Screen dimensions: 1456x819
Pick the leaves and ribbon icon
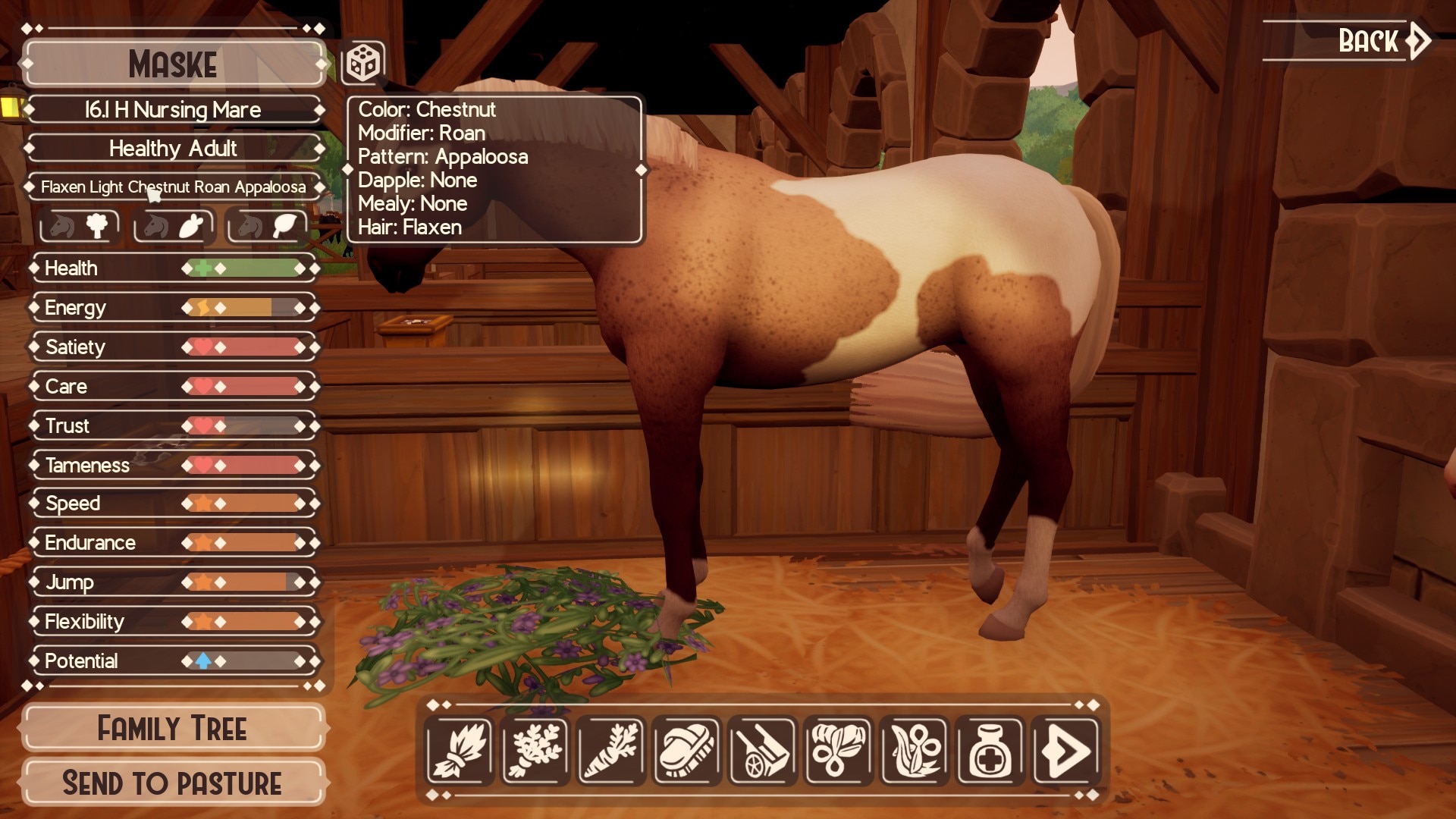tap(839, 751)
